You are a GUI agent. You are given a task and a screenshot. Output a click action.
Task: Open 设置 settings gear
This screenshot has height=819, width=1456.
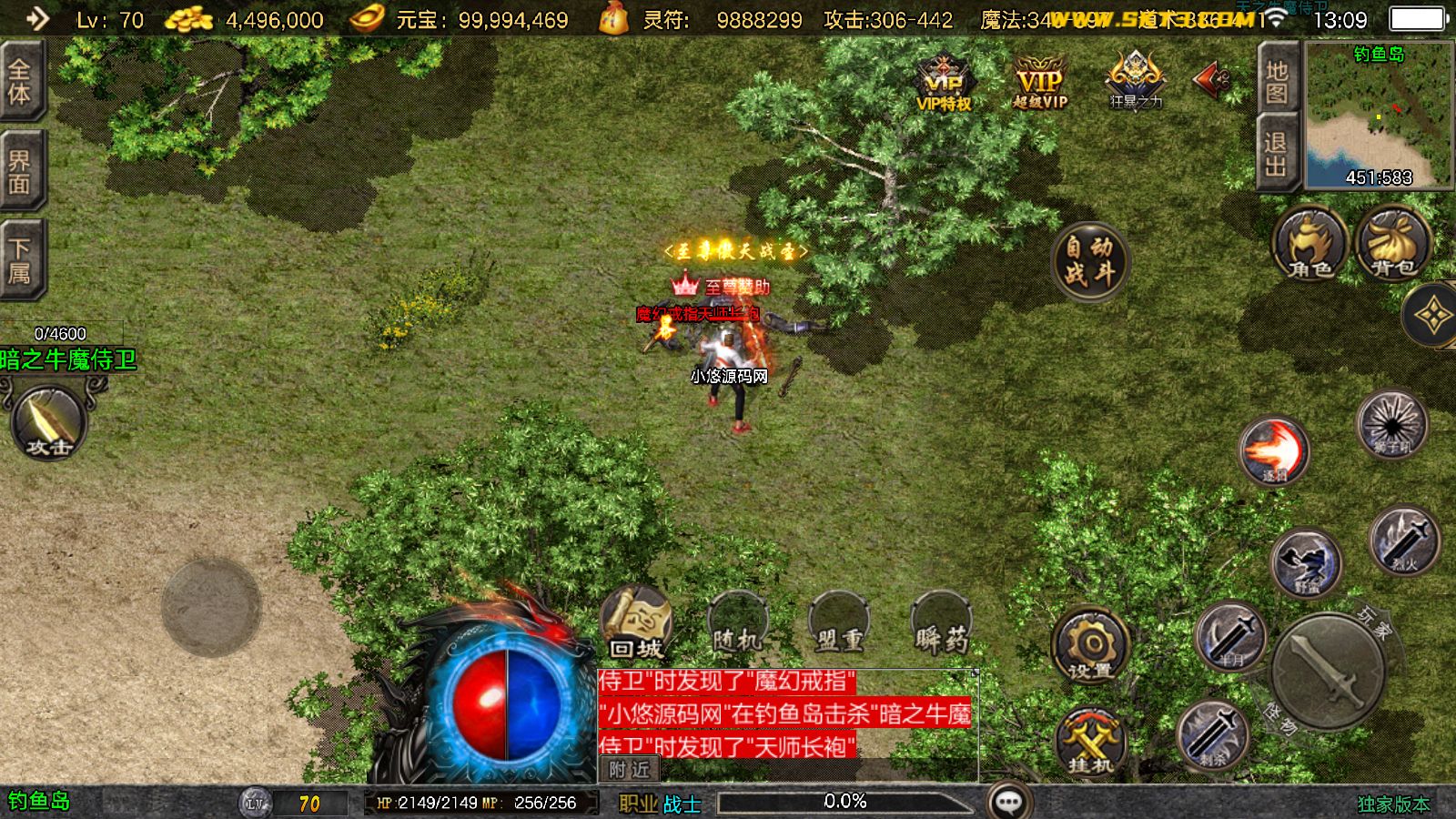tap(1090, 645)
